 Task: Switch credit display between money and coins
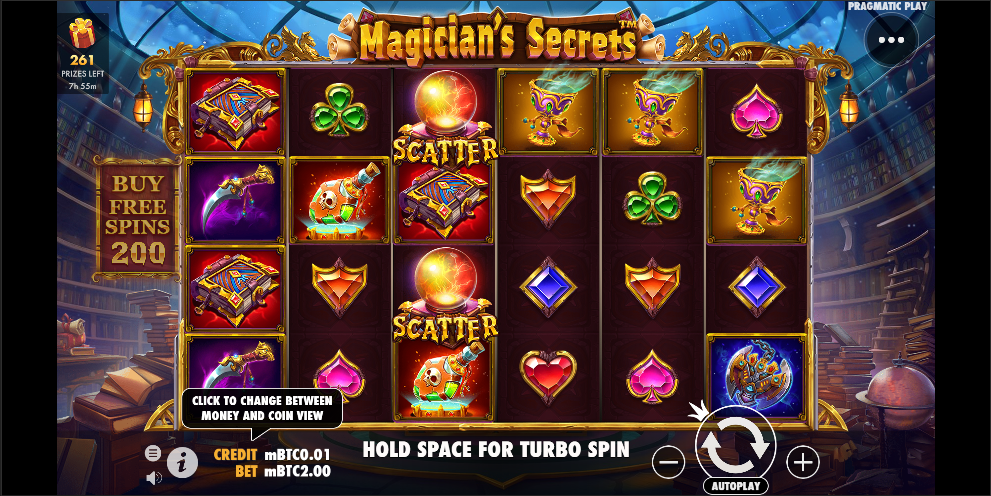[x=272, y=454]
